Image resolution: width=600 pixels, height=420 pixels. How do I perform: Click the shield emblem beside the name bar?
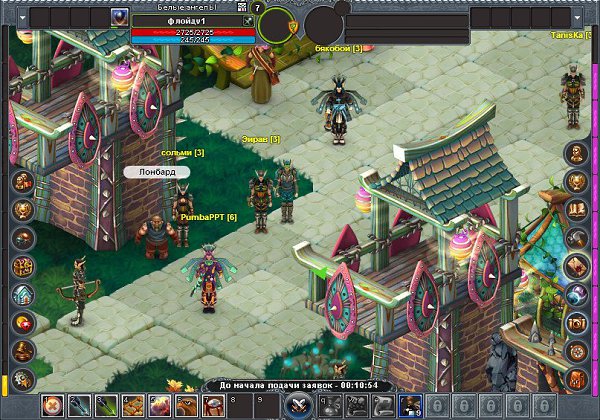[292, 23]
